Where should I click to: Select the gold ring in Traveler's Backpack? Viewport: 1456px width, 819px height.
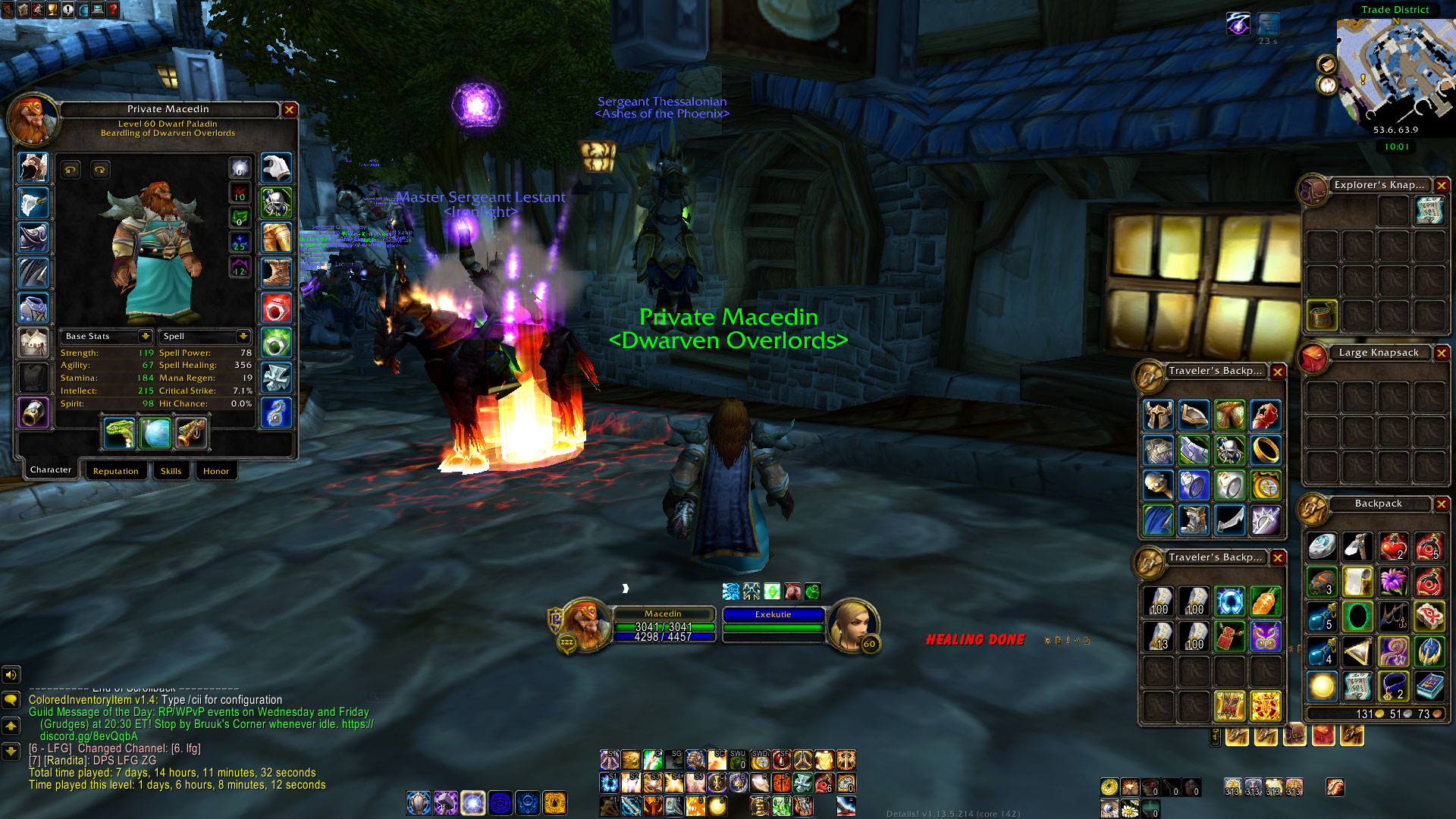click(x=1266, y=450)
